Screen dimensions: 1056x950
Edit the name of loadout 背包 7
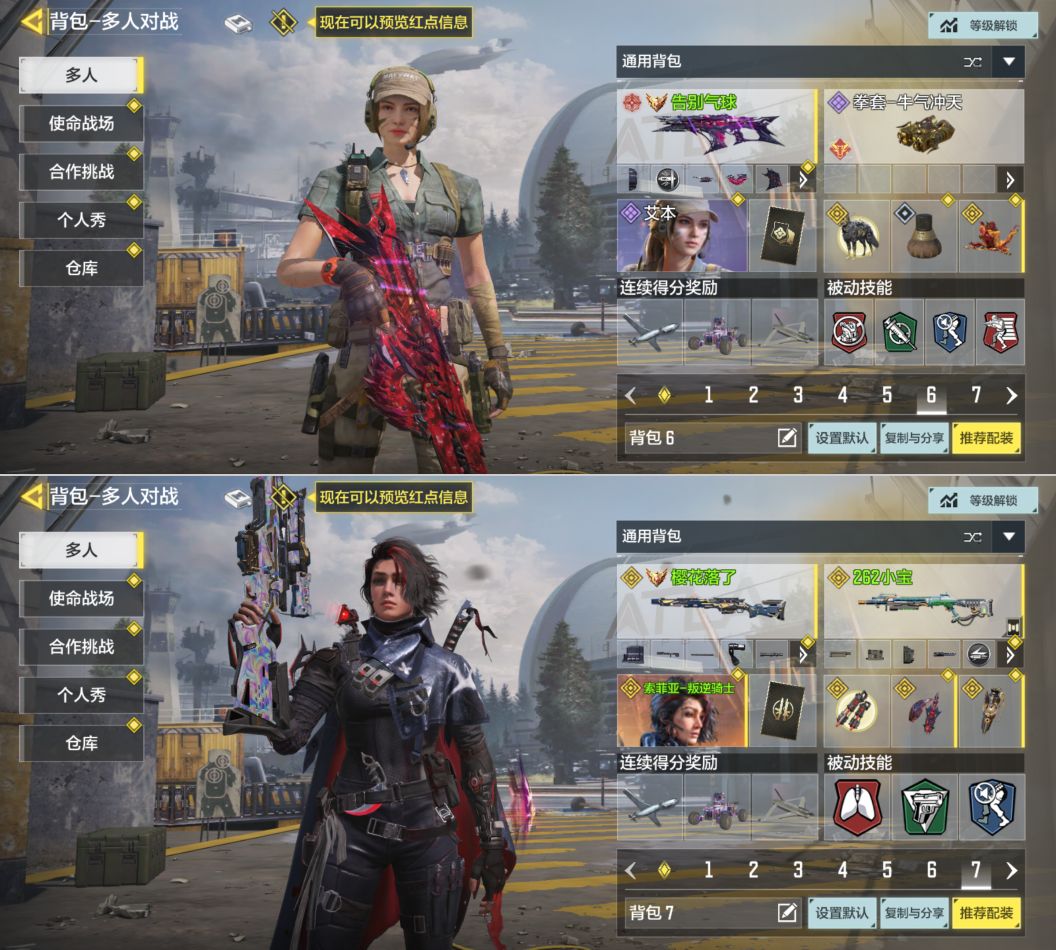click(787, 912)
